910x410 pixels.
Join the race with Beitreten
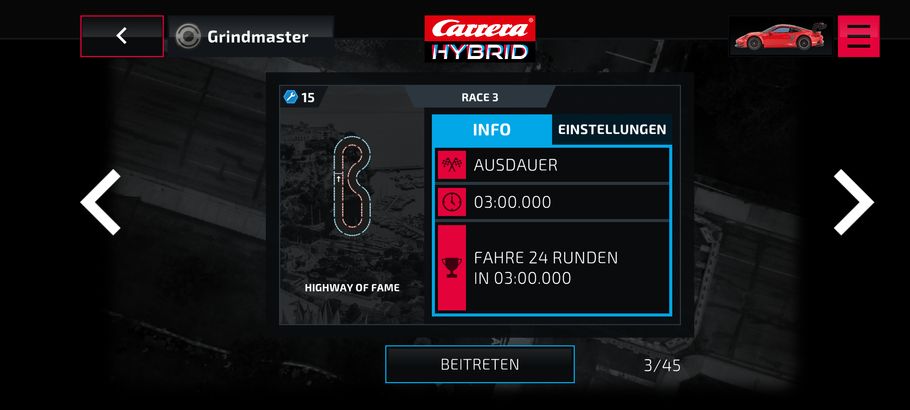click(480, 364)
